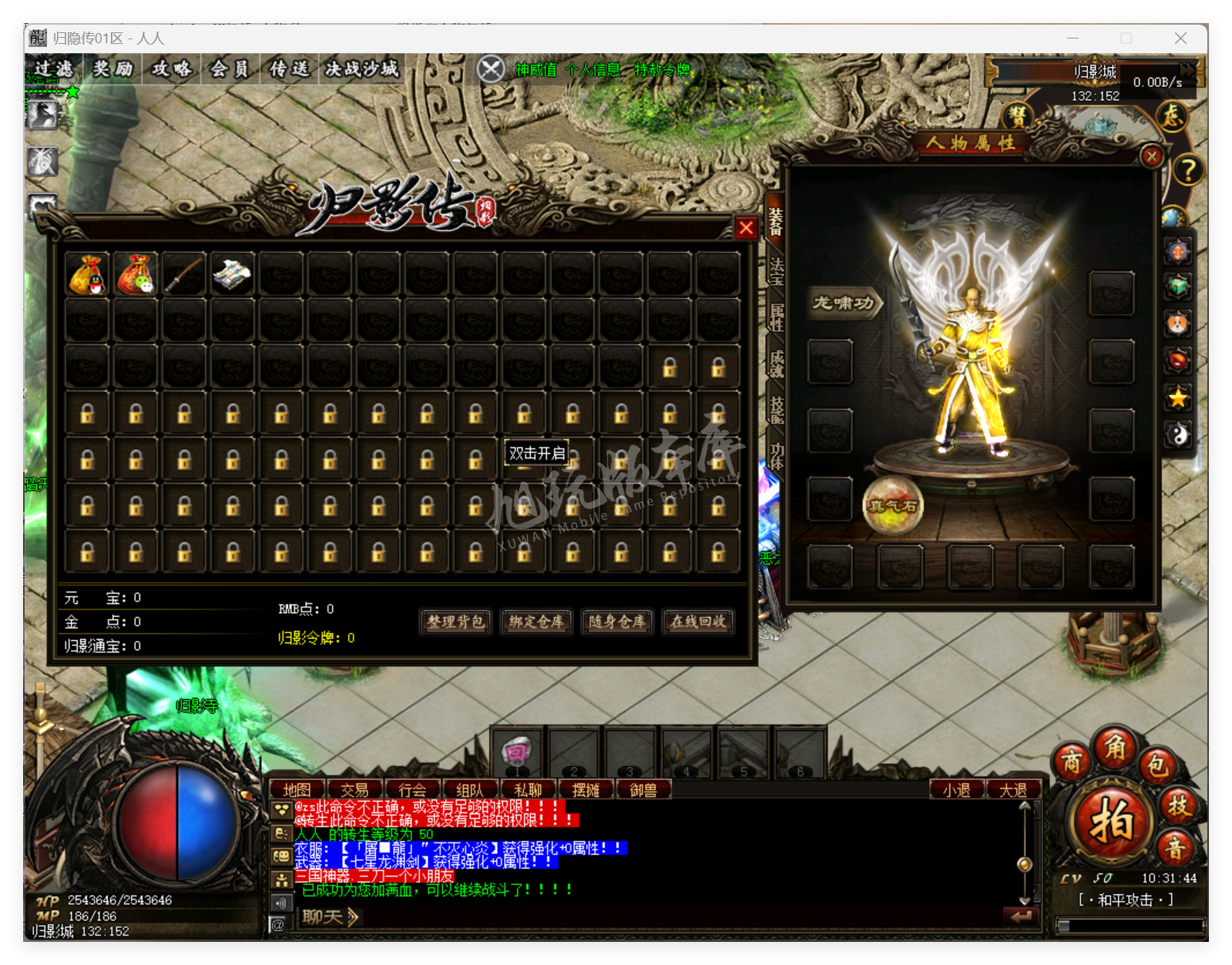Screen dimensions: 1232x965
Task: Select the red gift bag item
Action: 136,275
